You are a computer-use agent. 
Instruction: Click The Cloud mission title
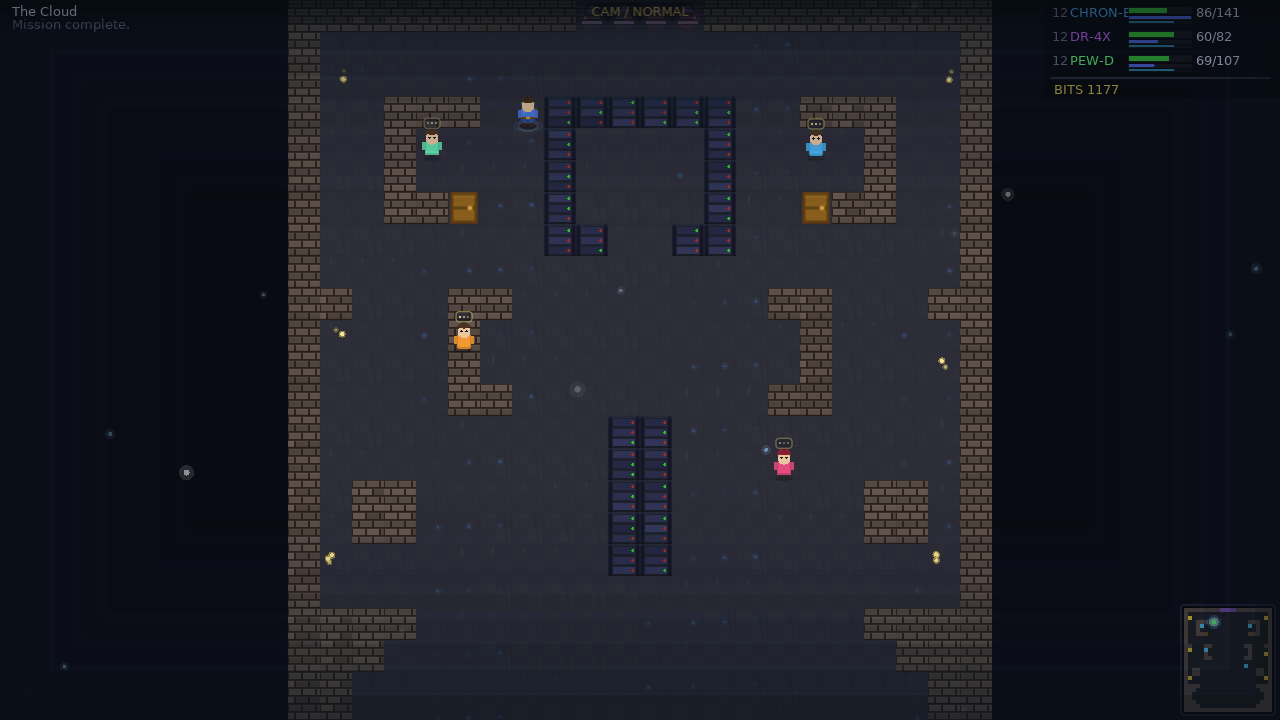click(x=44, y=11)
